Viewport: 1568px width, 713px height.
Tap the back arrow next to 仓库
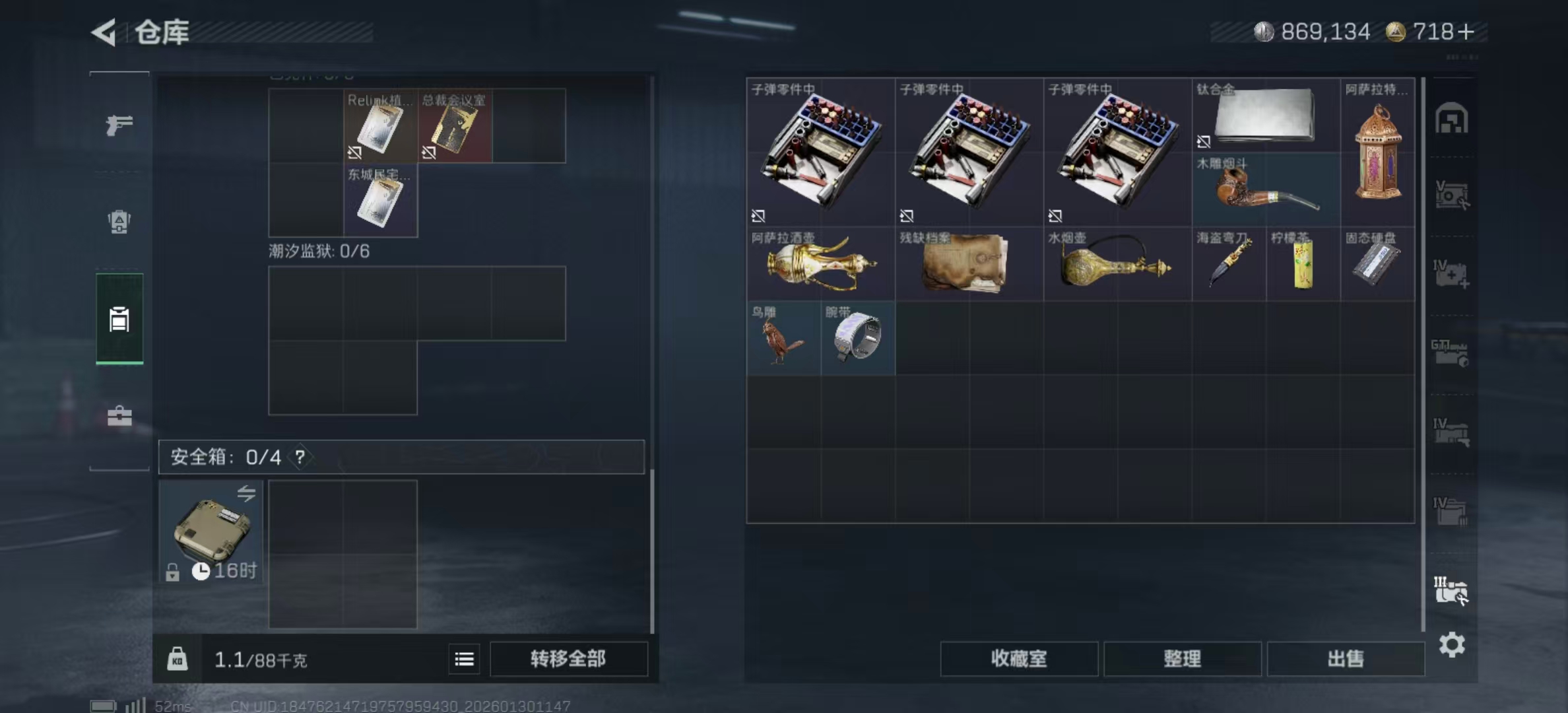103,30
